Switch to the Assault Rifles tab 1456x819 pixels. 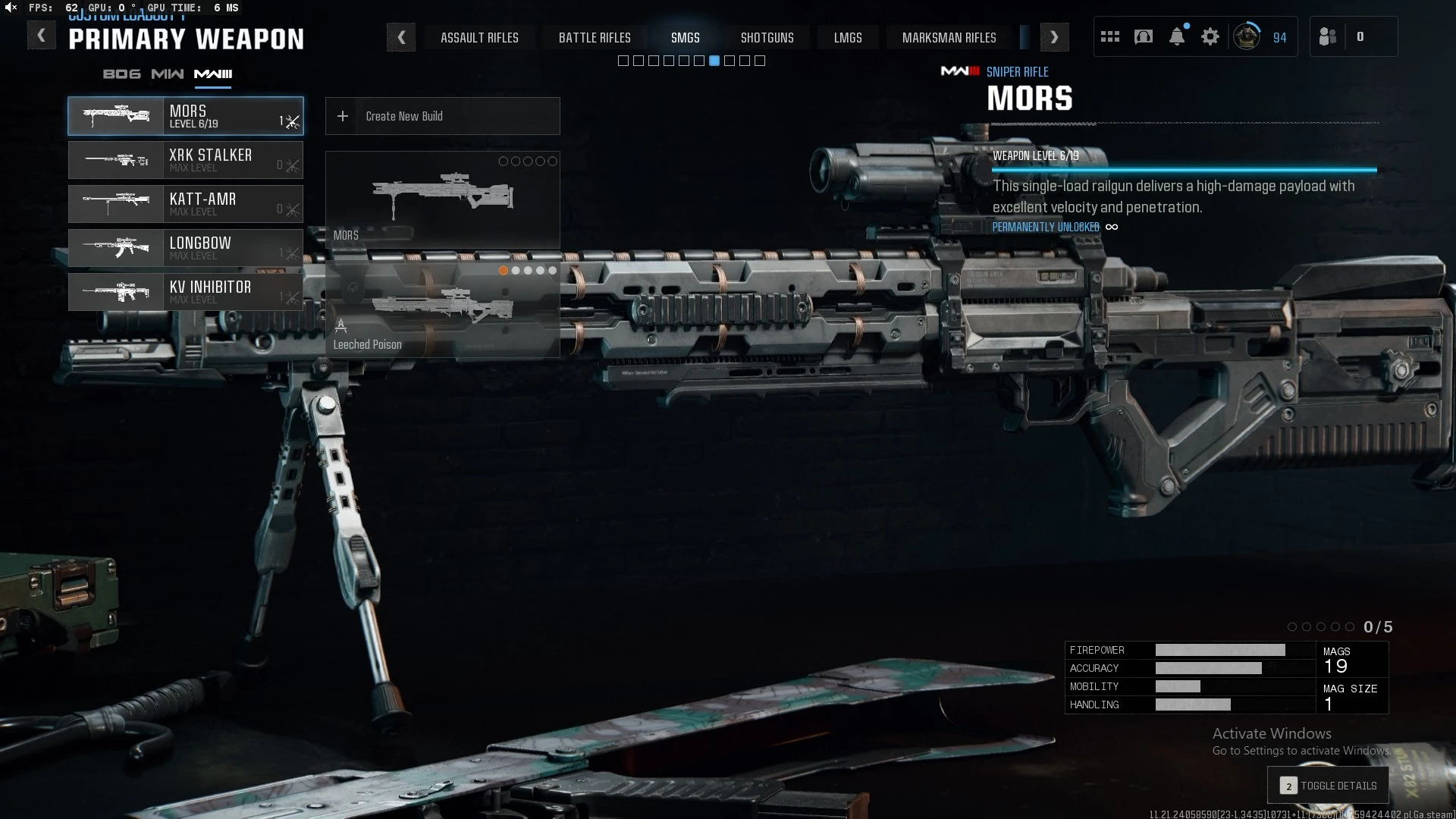coord(479,38)
